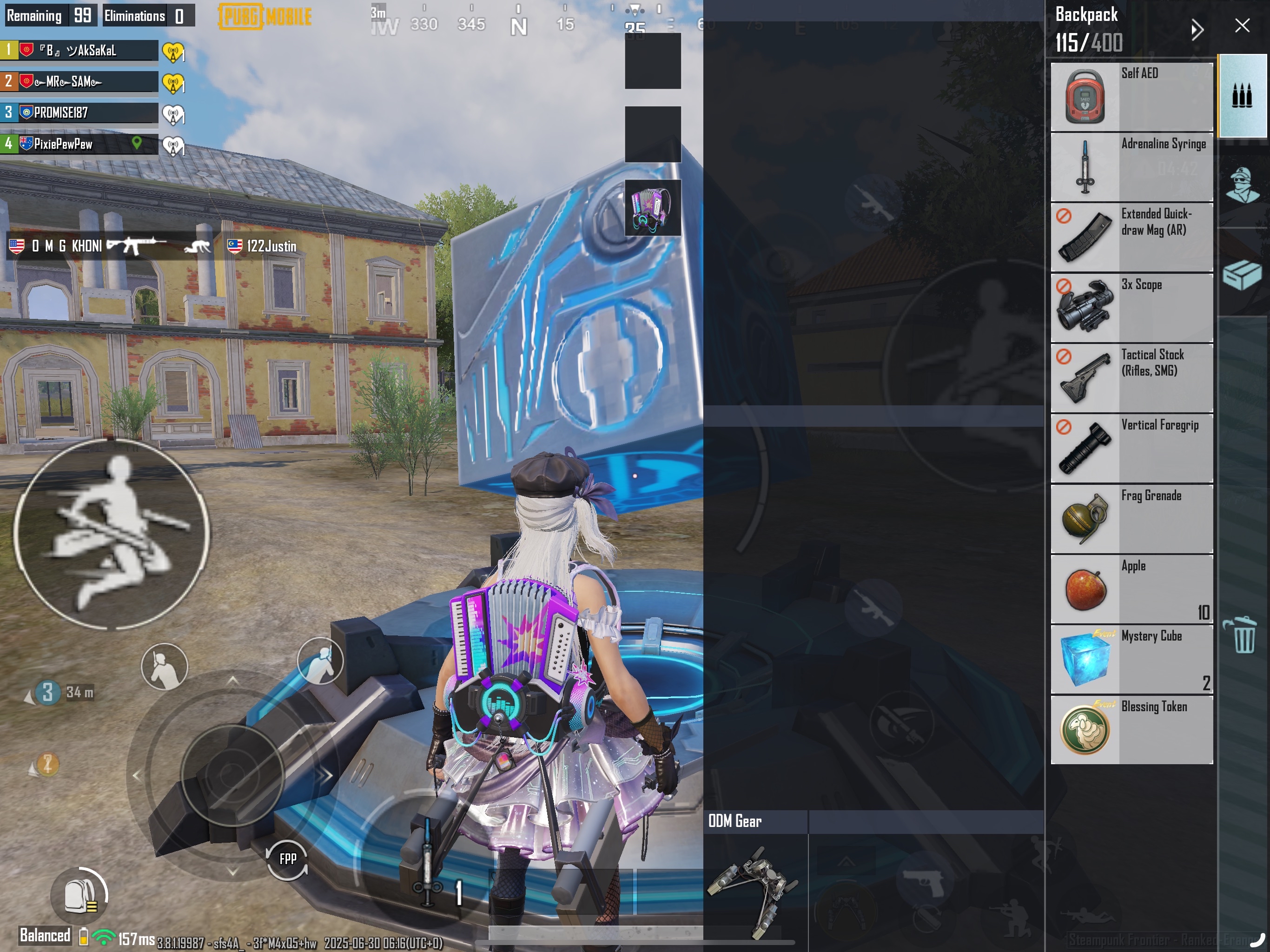The width and height of the screenshot is (1270, 952).
Task: Expand the backpack with arrow button
Action: point(1197,29)
